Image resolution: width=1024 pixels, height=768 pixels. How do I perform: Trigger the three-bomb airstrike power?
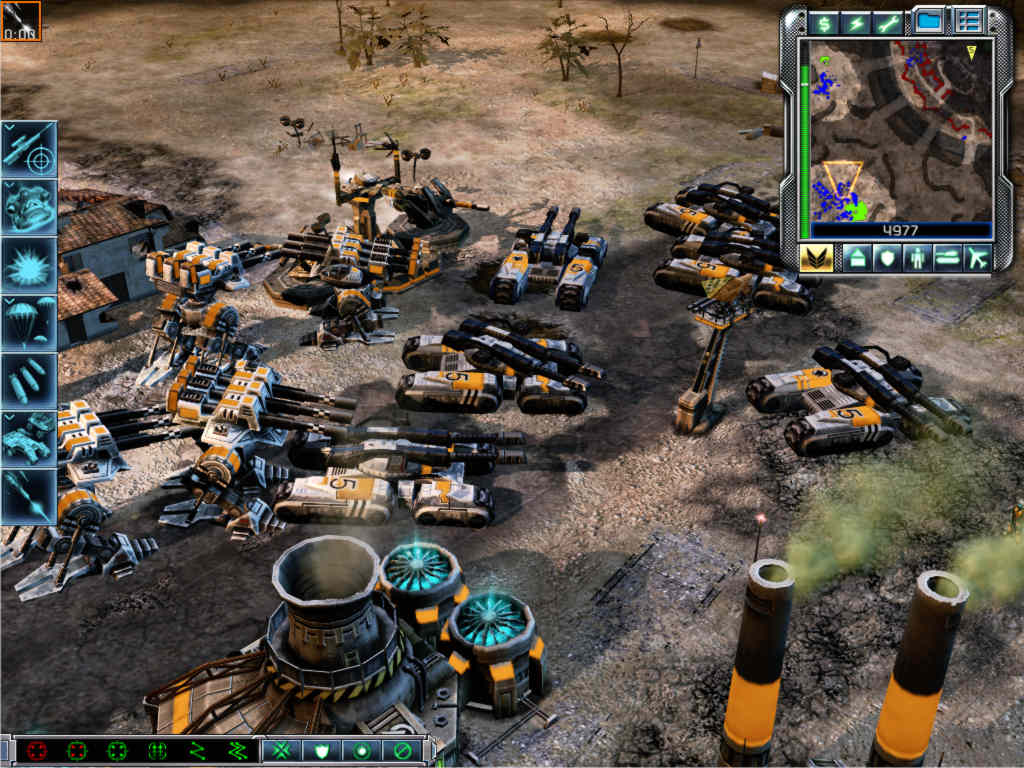click(x=29, y=380)
